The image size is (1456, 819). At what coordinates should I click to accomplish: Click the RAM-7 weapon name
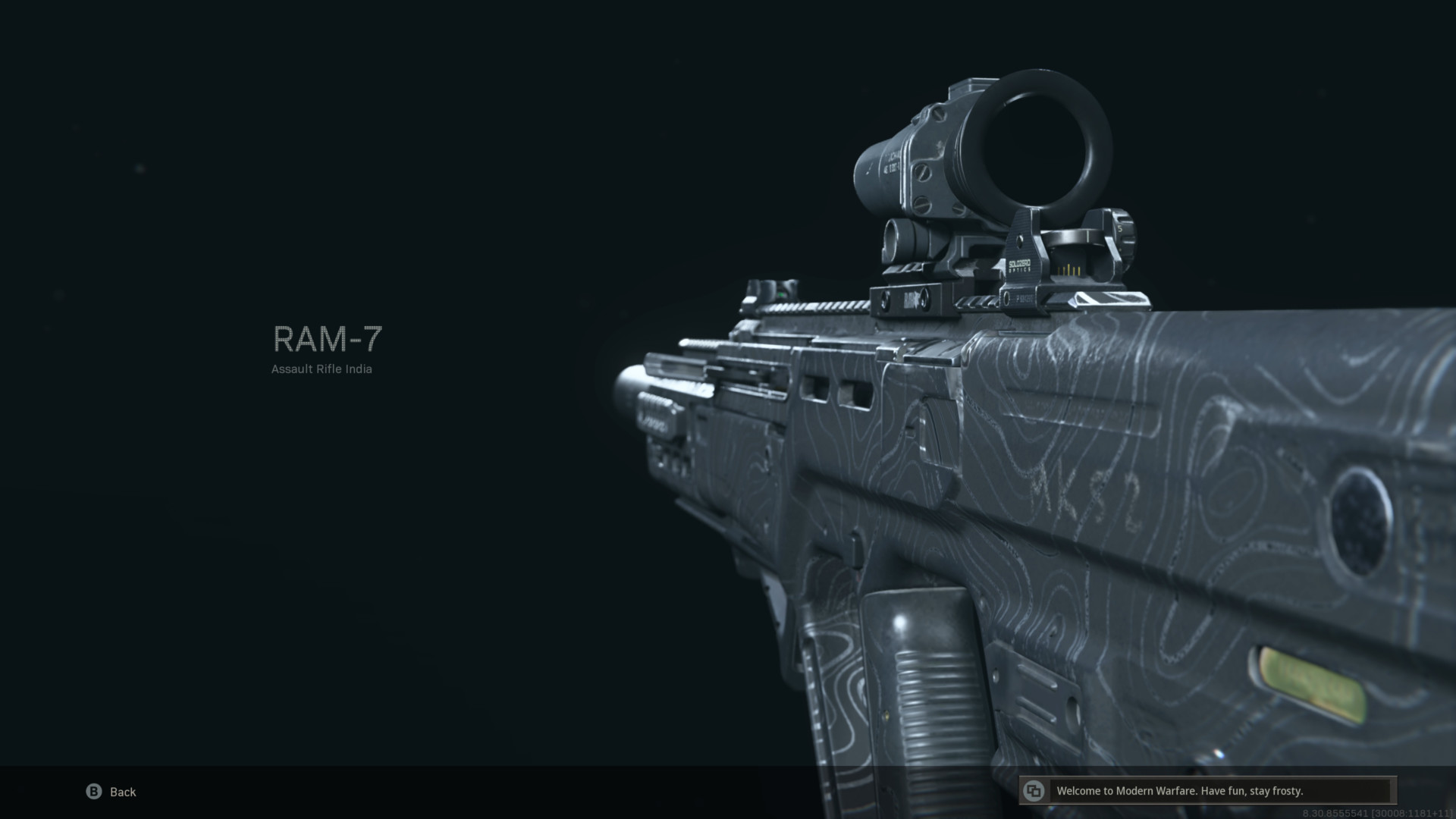tap(328, 340)
